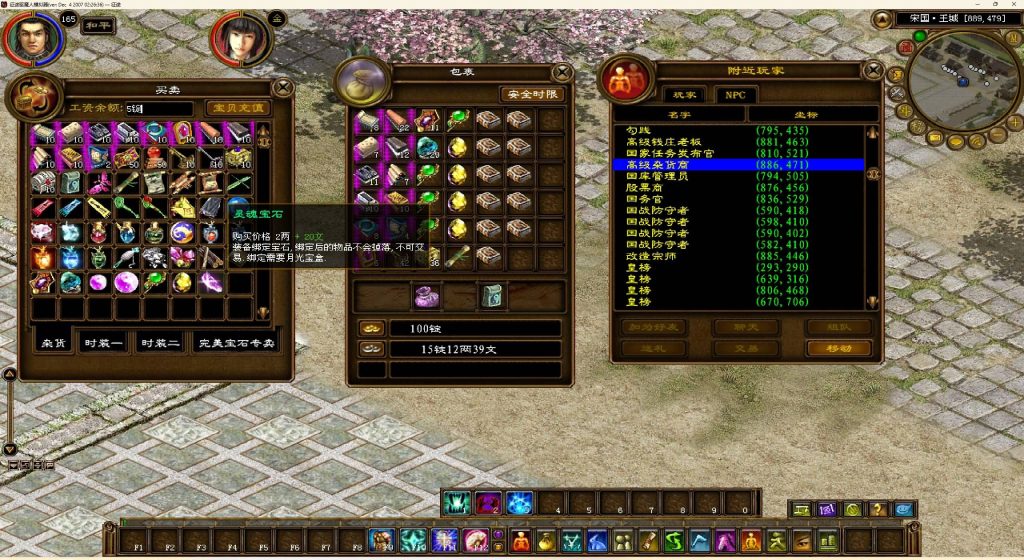Show the 完美宝石专卖 gem shop tab
1024x560 pixels.
pos(236,343)
